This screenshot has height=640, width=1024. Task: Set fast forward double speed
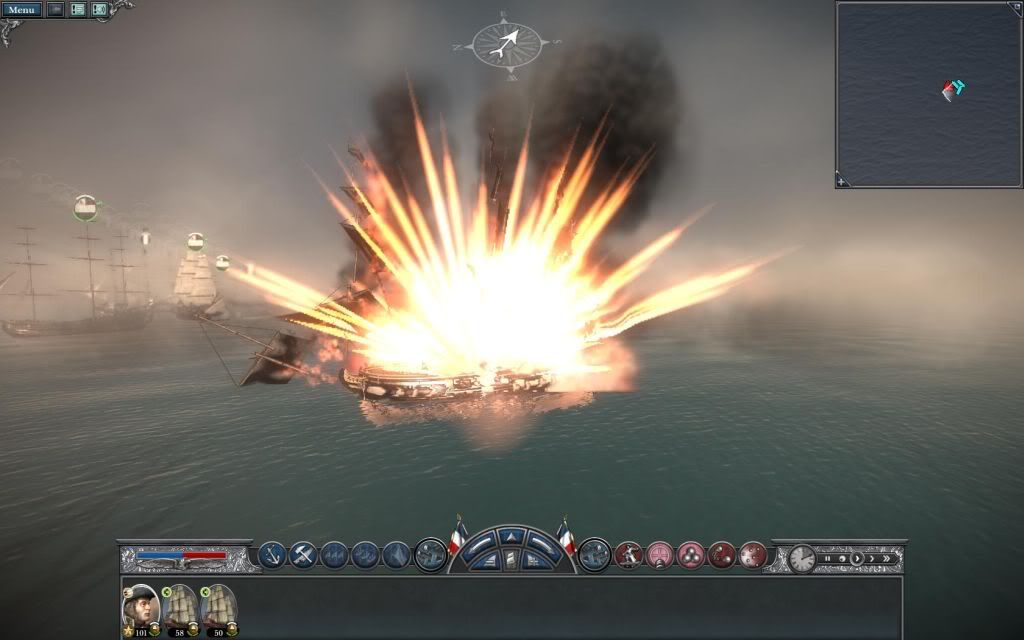tap(872, 558)
